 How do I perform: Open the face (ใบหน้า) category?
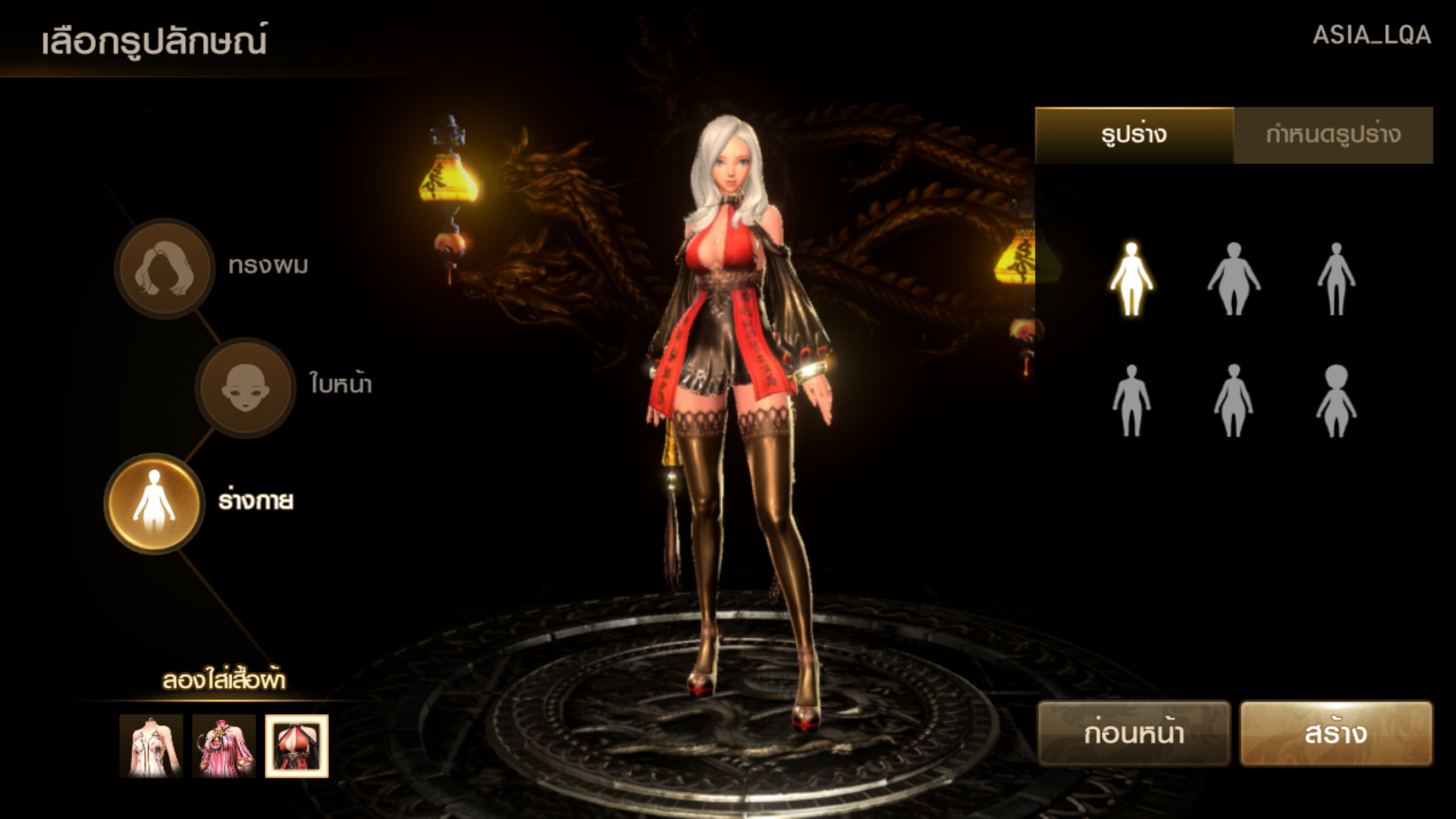pos(245,388)
